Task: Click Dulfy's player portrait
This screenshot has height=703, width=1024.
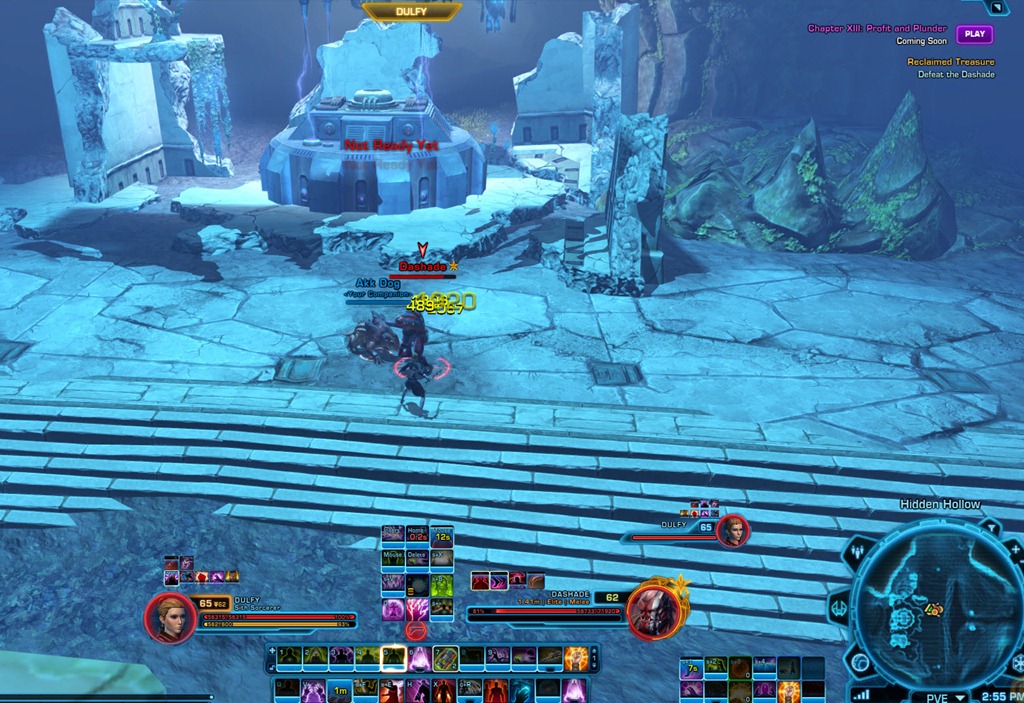Action: pyautogui.click(x=170, y=618)
